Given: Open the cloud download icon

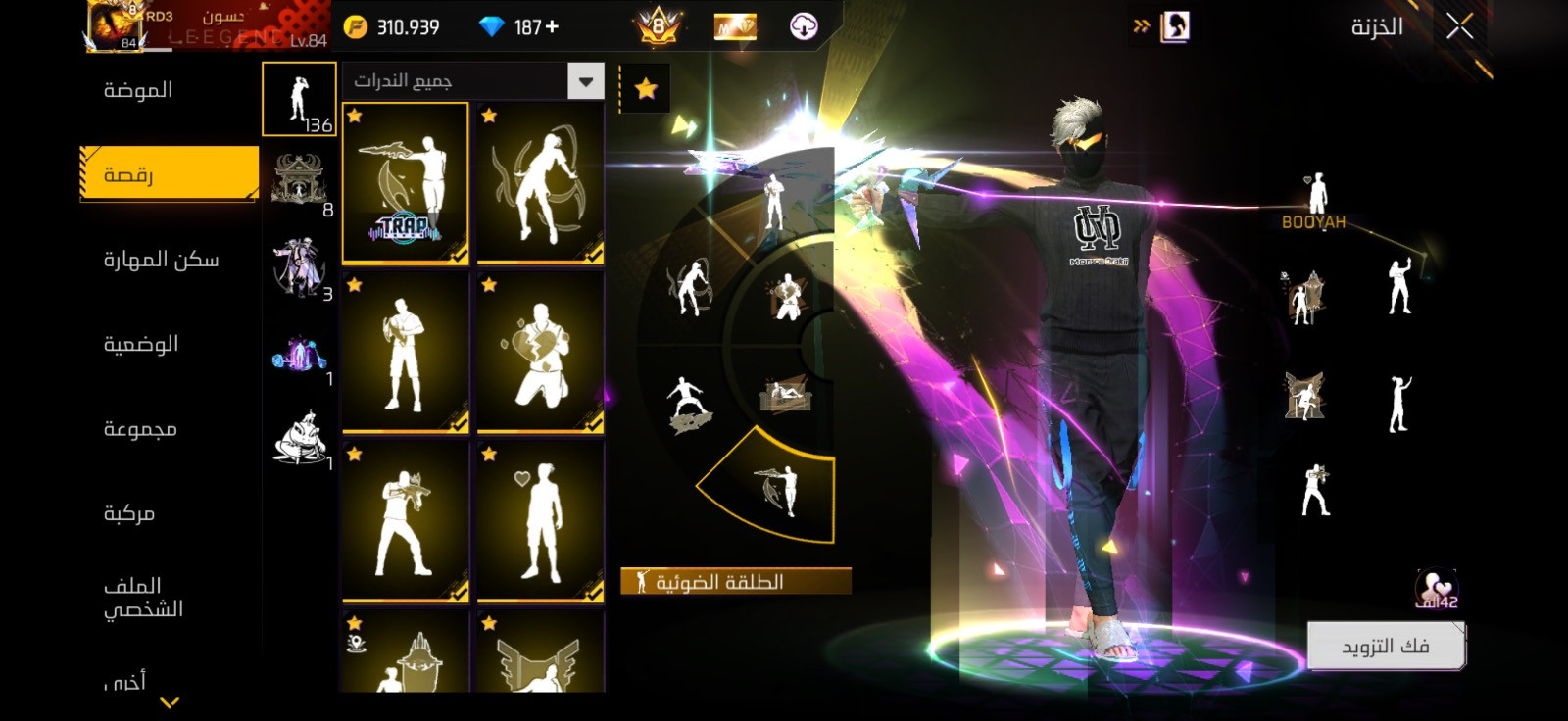Looking at the screenshot, I should pyautogui.click(x=804, y=26).
